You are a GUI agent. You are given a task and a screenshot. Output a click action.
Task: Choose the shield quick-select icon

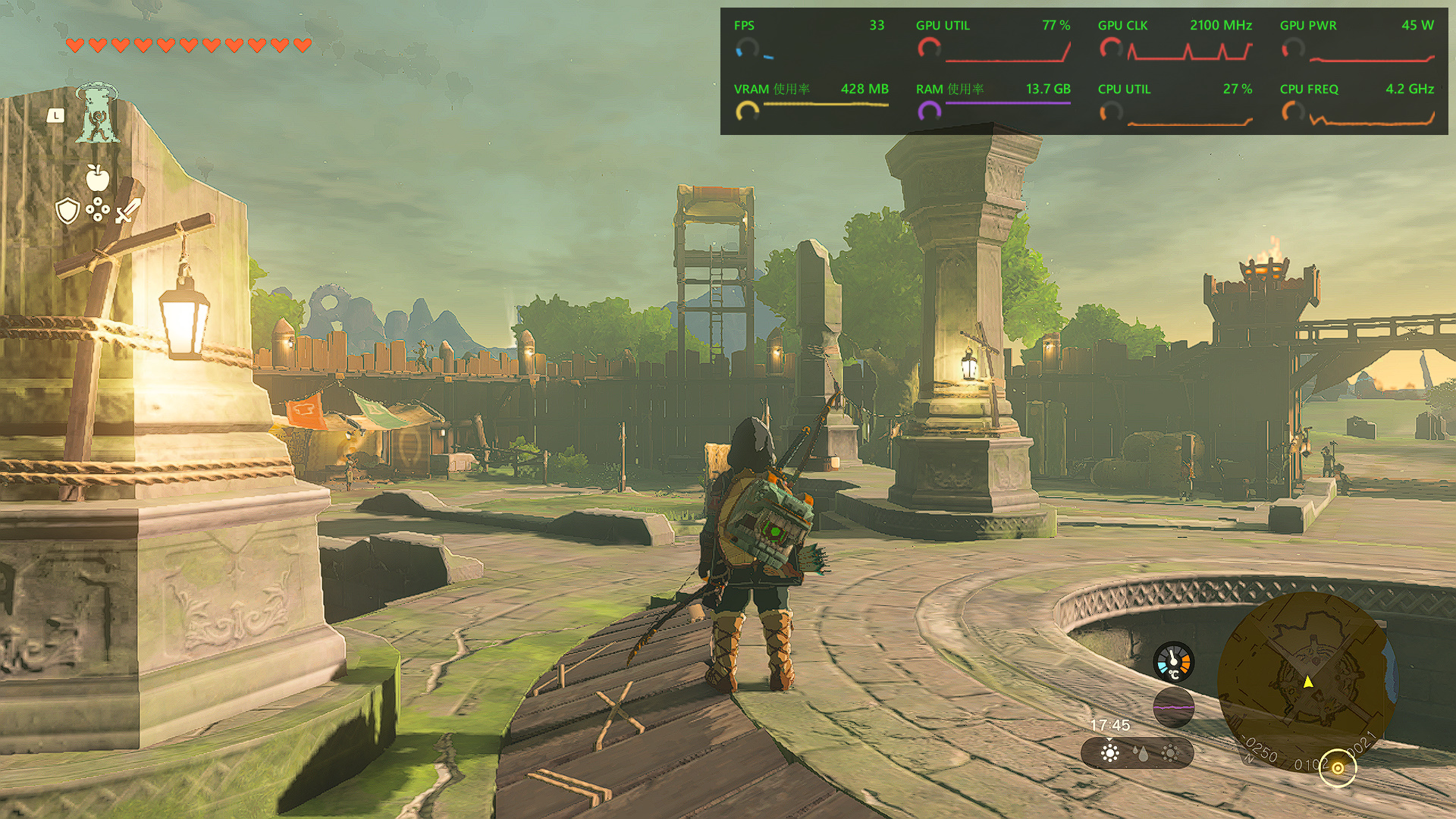[68, 211]
